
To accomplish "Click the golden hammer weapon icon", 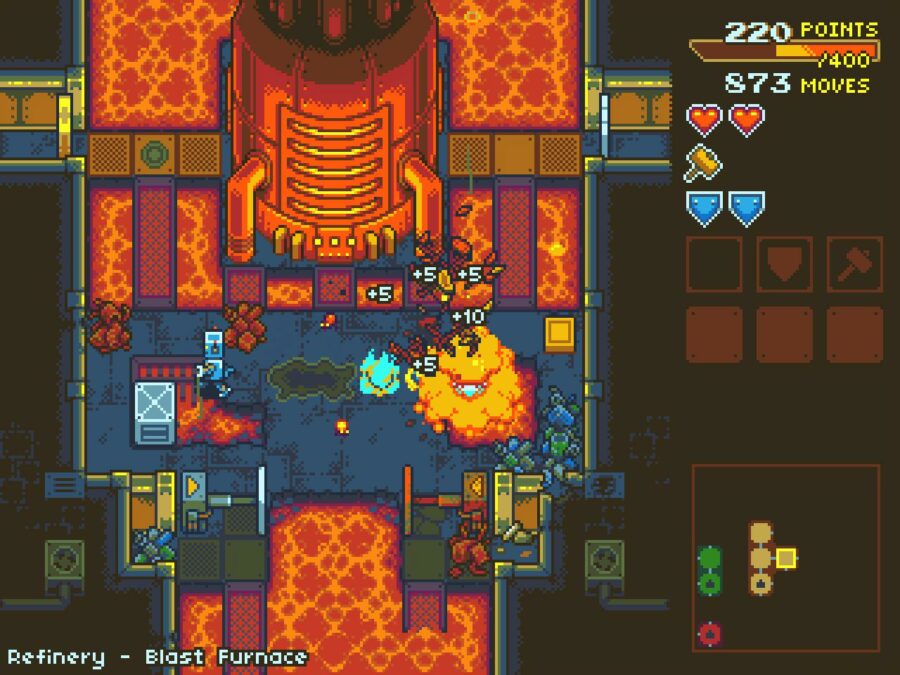I will click(703, 163).
